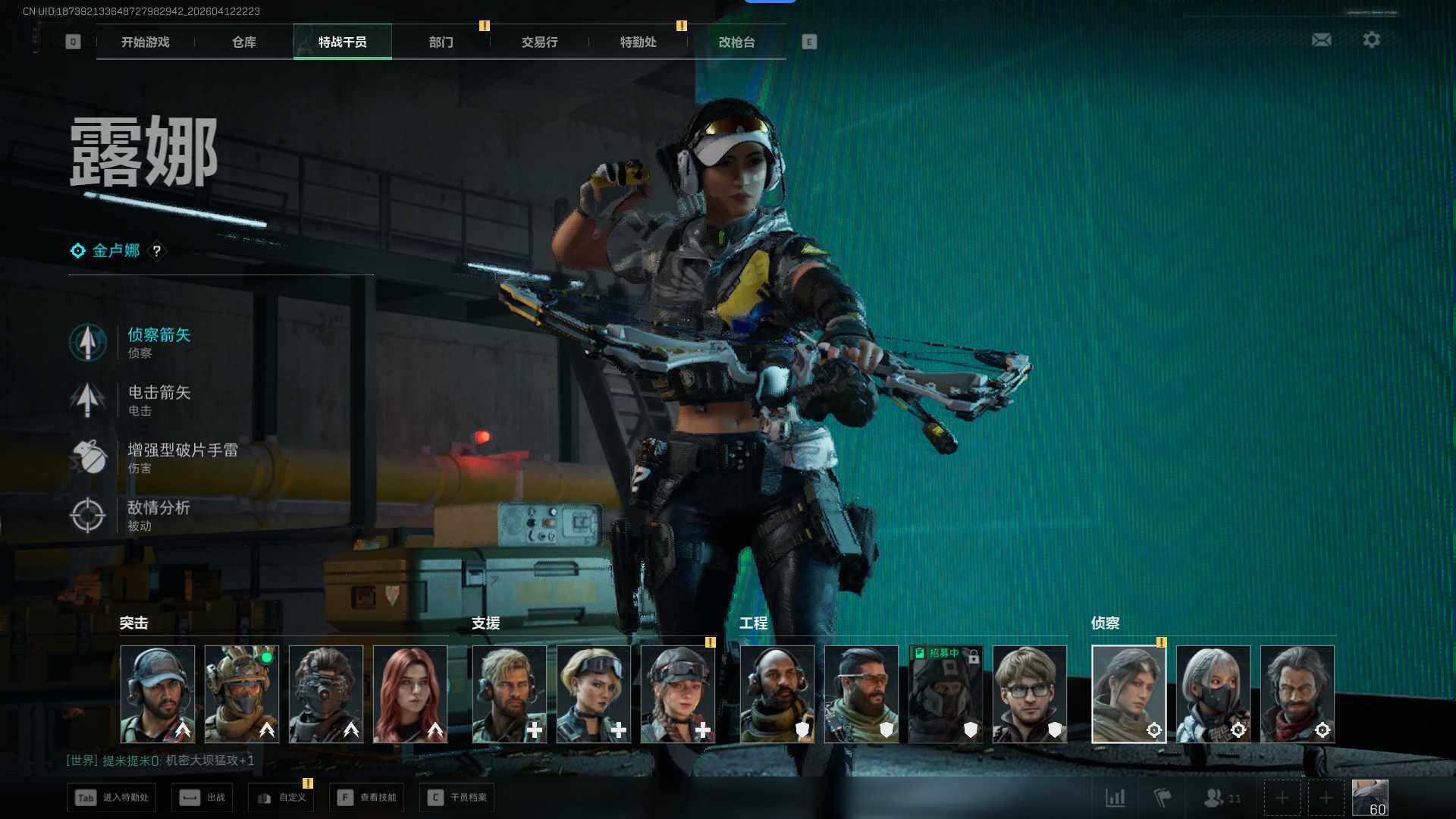This screenshot has width=1456, height=819.
Task: Switch to the 开始游戏 tab
Action: tap(145, 42)
